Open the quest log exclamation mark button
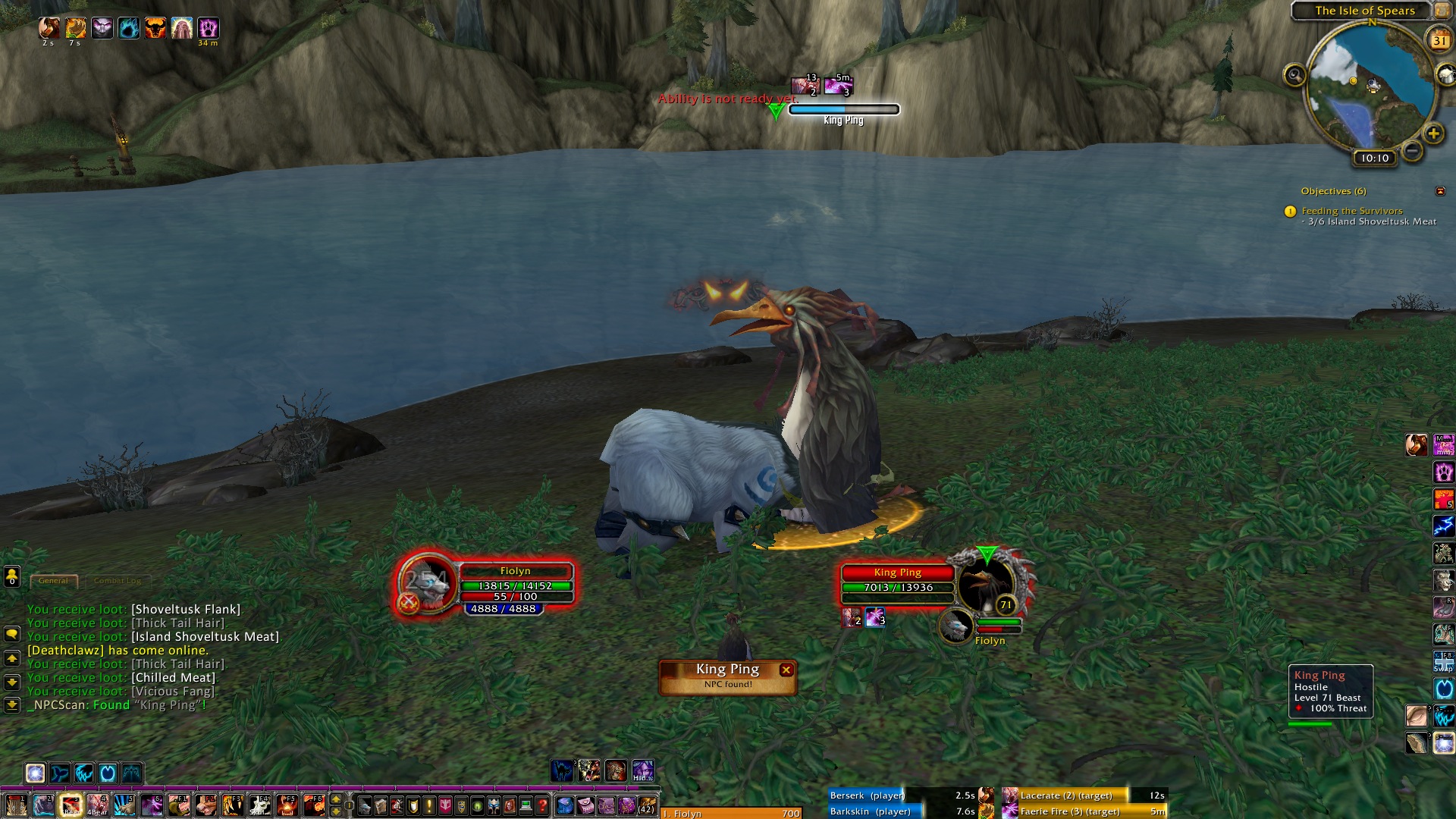The image size is (1456, 819). (429, 805)
